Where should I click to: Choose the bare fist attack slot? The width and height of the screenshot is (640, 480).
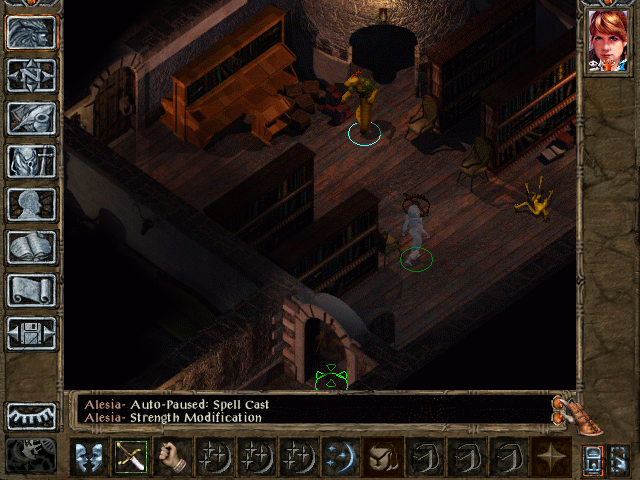(x=172, y=457)
